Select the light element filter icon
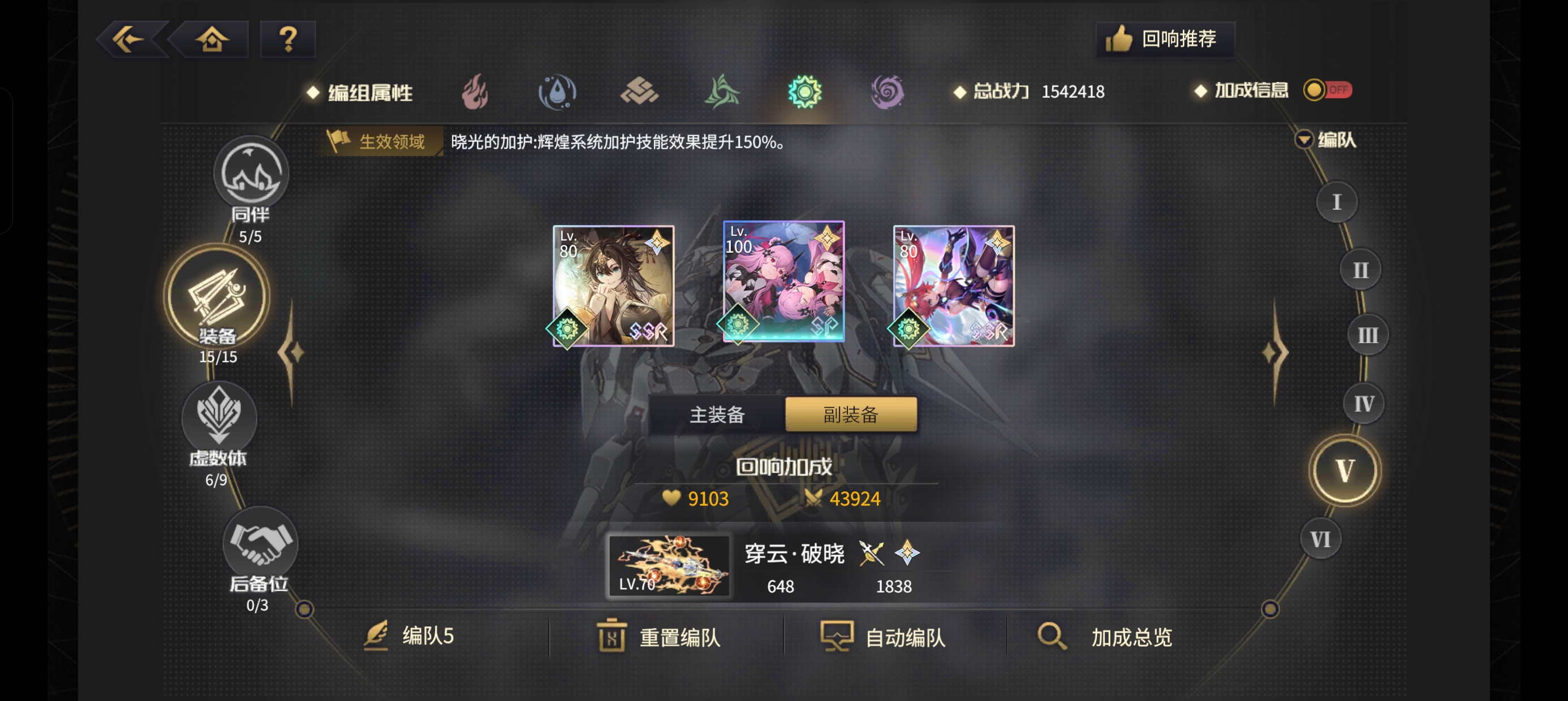Screen dimensions: 1568x701 pyautogui.click(x=805, y=91)
